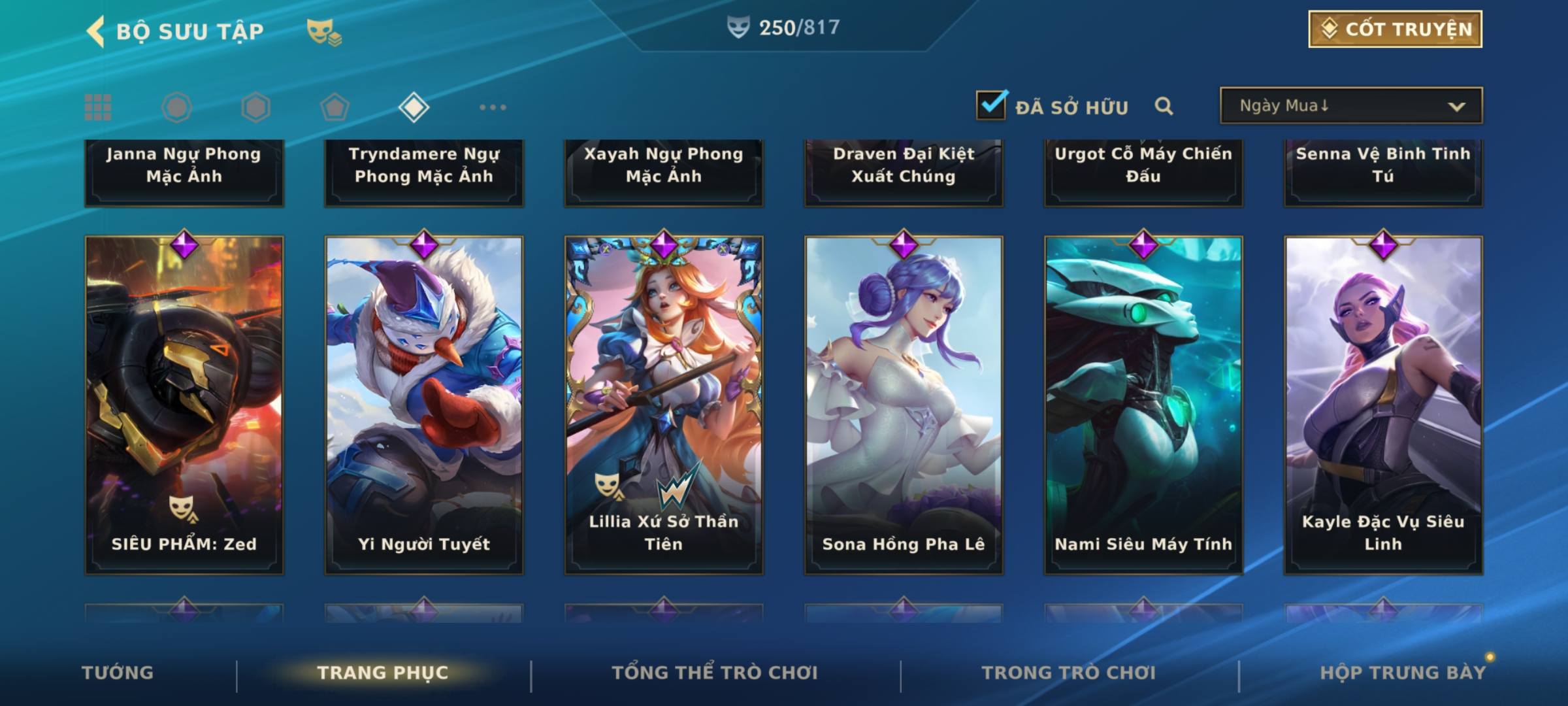Open the Trong Trò Chơi tab
The width and height of the screenshot is (1568, 706).
pos(1069,673)
